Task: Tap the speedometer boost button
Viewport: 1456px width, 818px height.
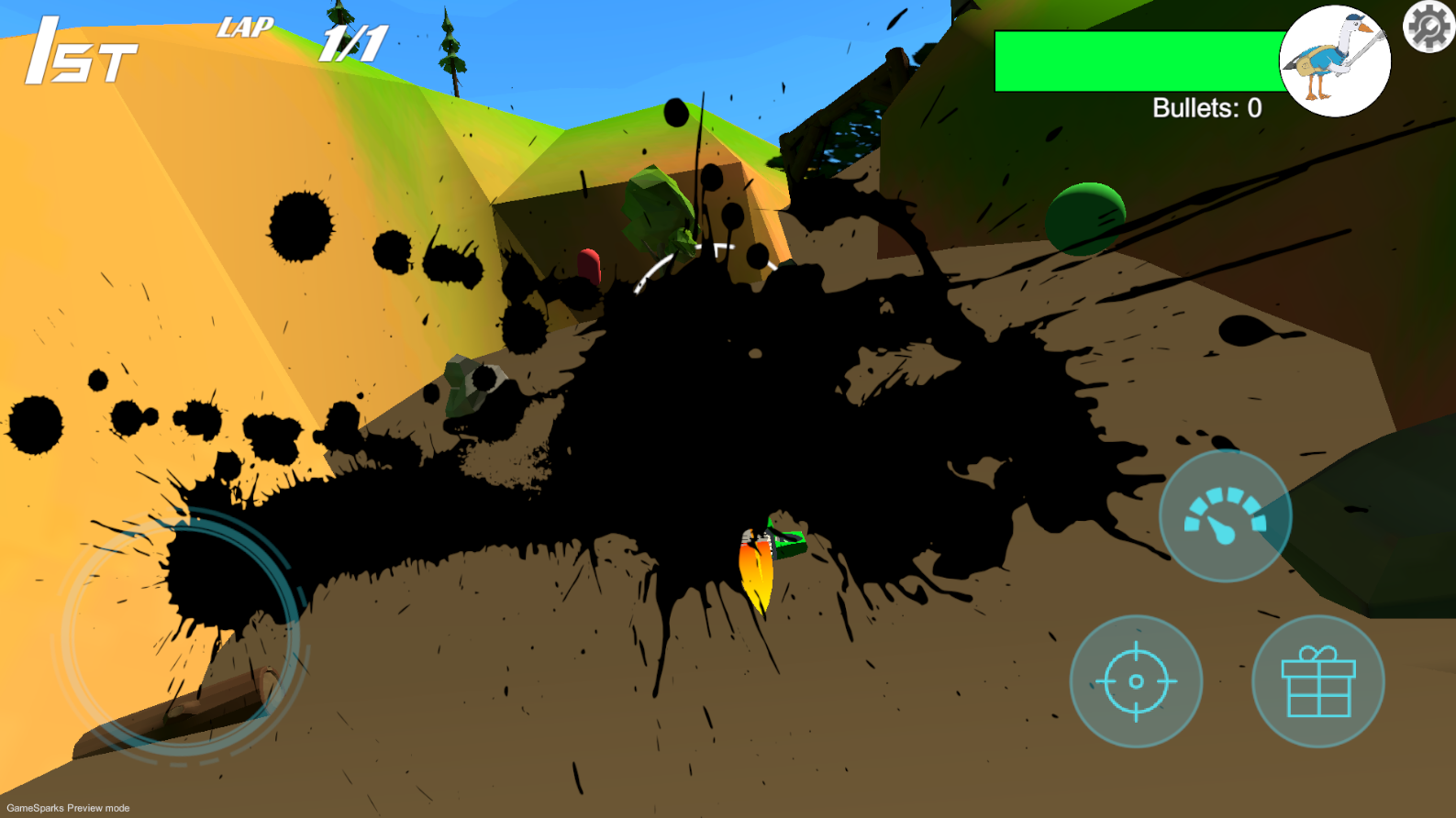Action: 1225,516
